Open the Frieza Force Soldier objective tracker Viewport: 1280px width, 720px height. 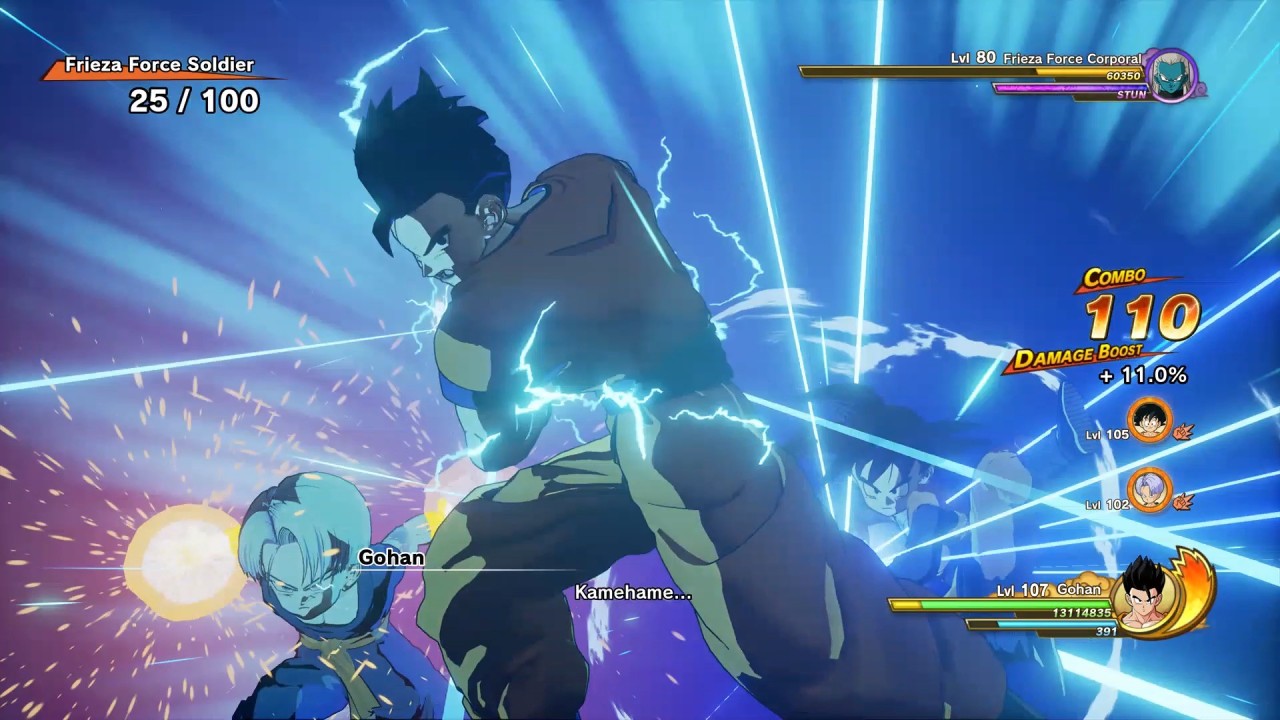tap(160, 84)
